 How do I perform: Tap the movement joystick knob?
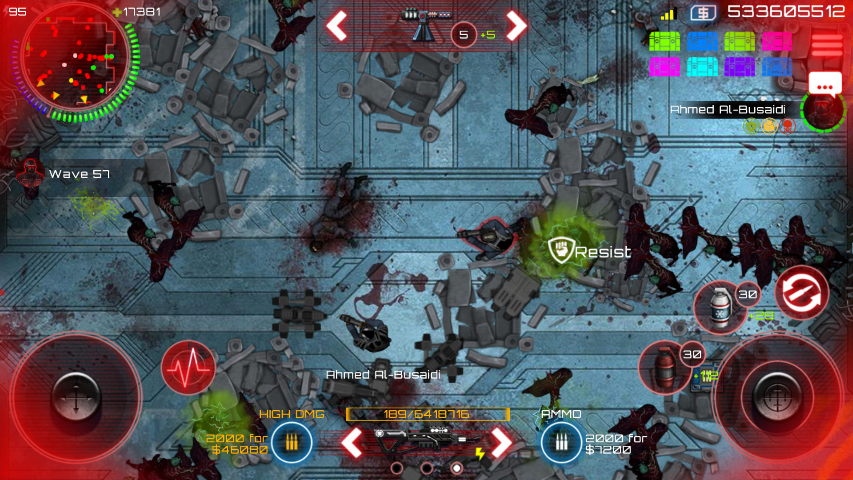[x=76, y=393]
